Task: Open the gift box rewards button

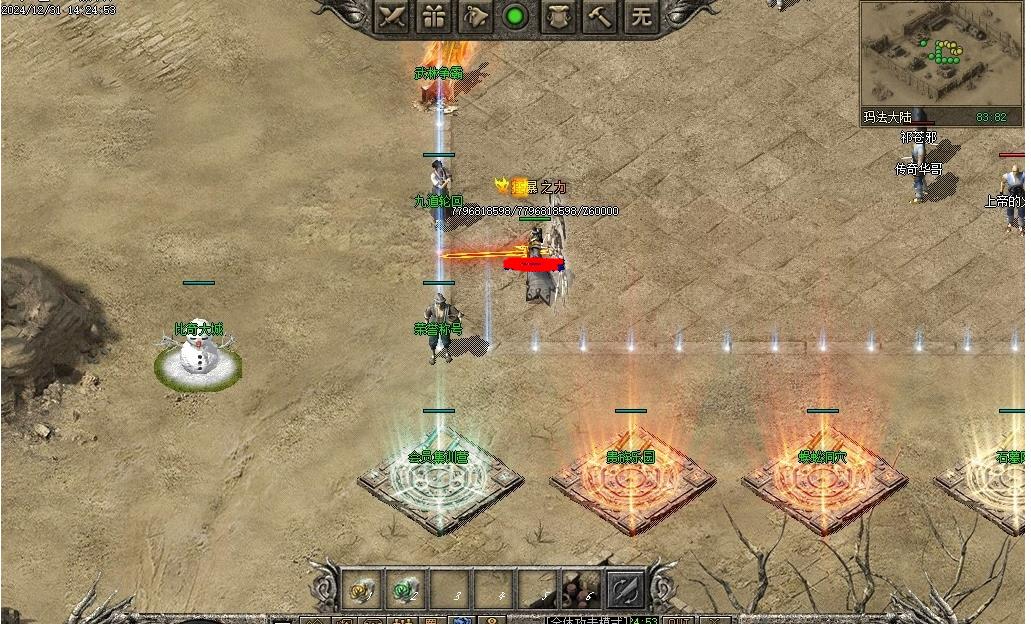Action: [x=433, y=16]
